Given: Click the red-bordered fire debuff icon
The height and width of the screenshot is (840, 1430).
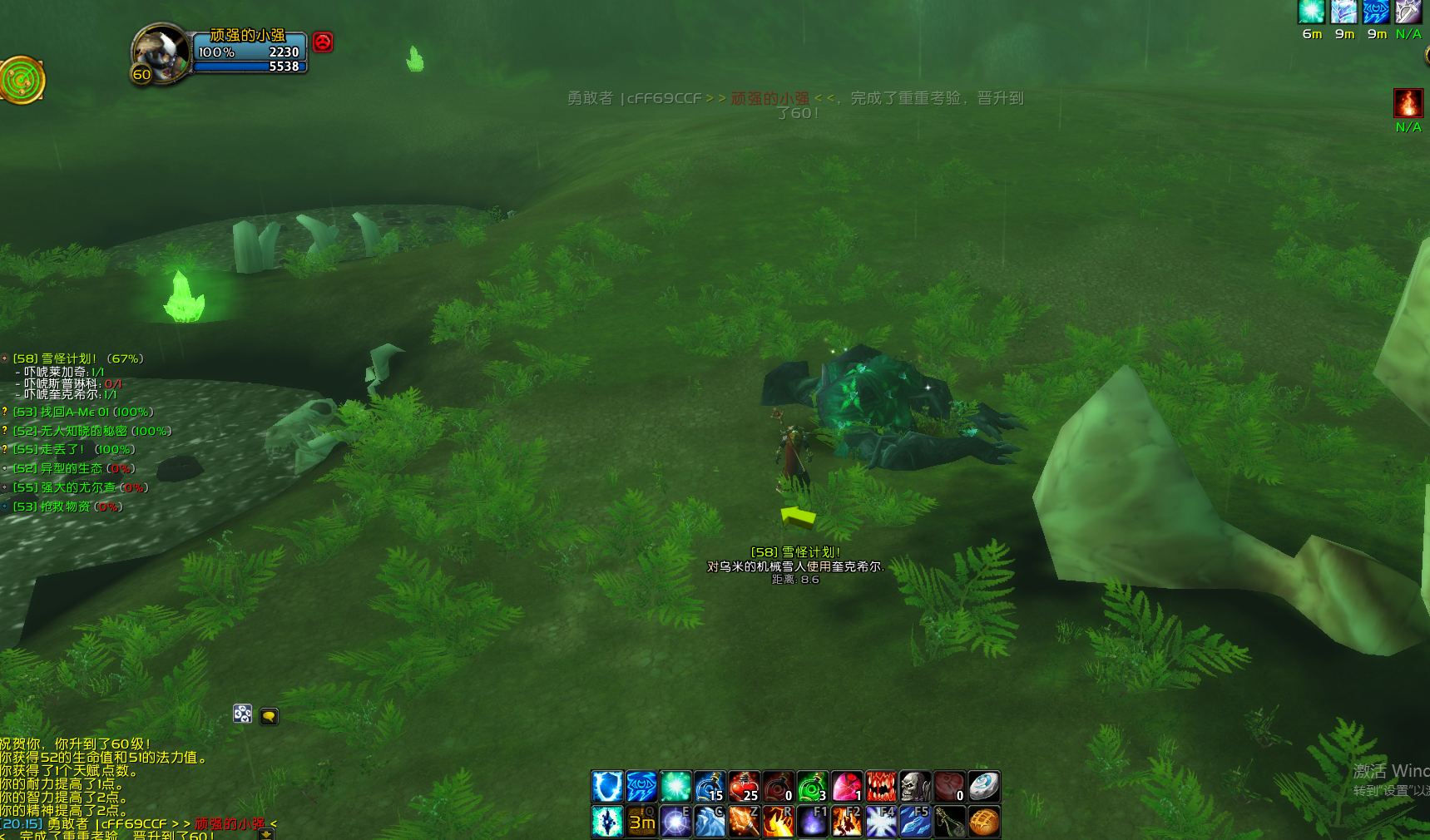Looking at the screenshot, I should (1408, 103).
